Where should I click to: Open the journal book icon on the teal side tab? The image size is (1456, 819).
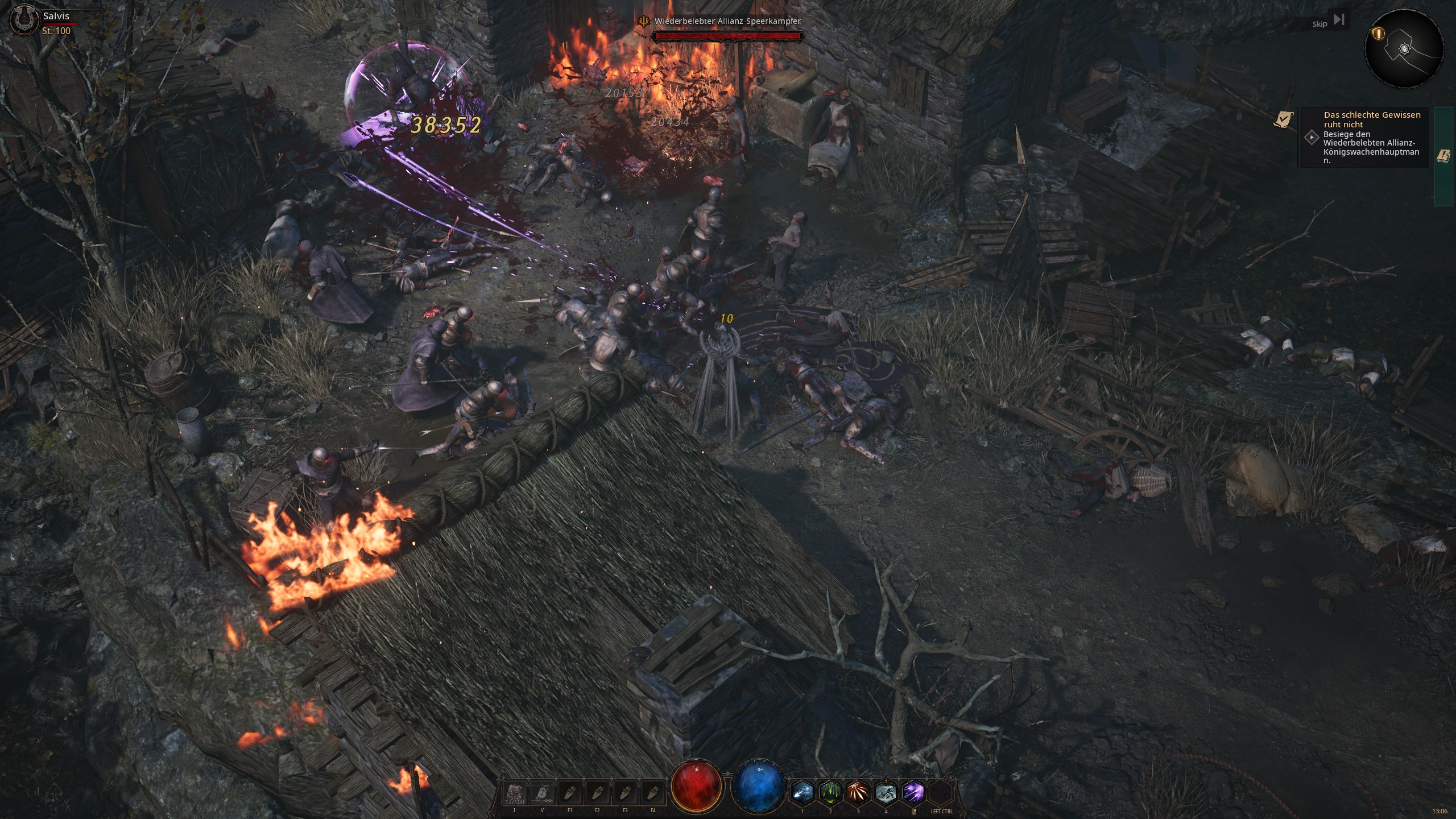1443,156
